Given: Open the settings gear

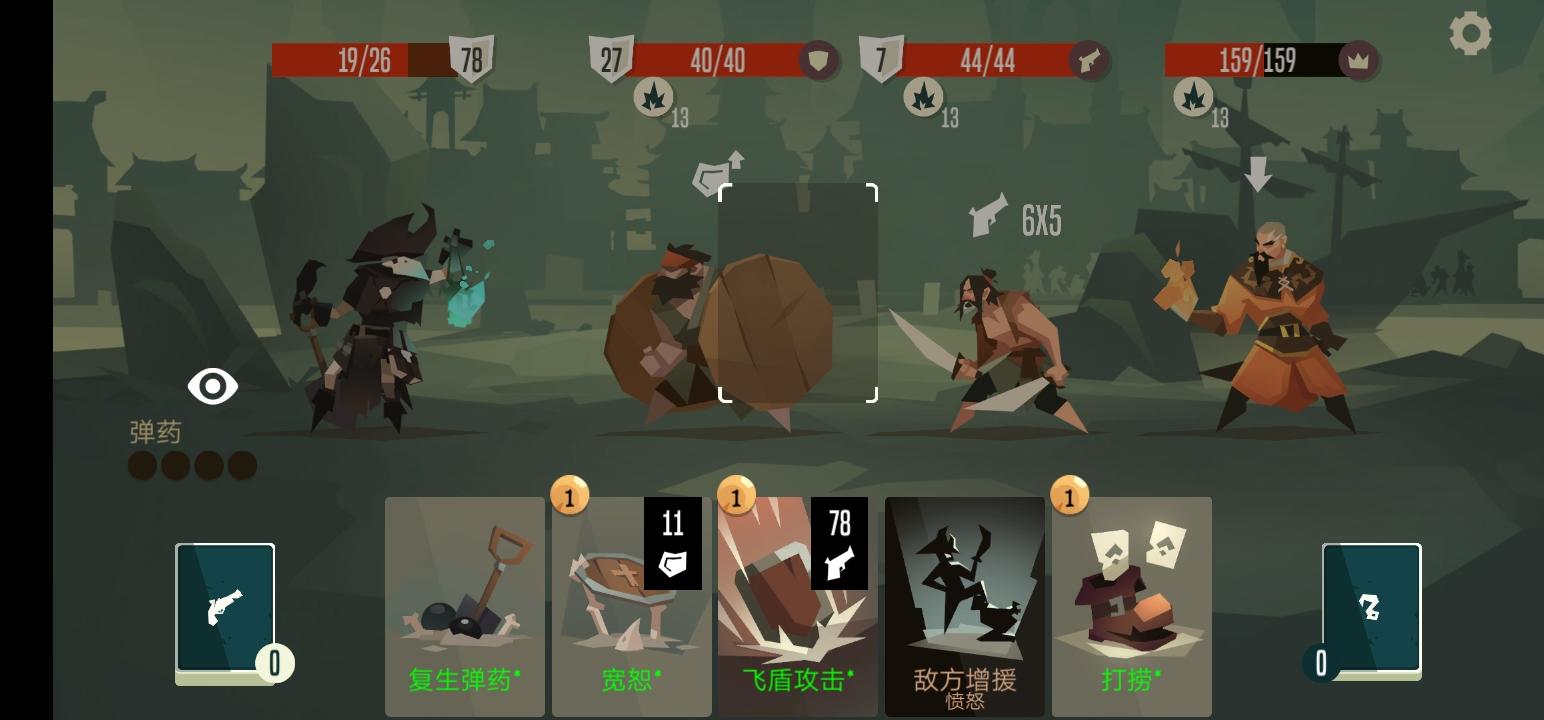Looking at the screenshot, I should point(1470,33).
